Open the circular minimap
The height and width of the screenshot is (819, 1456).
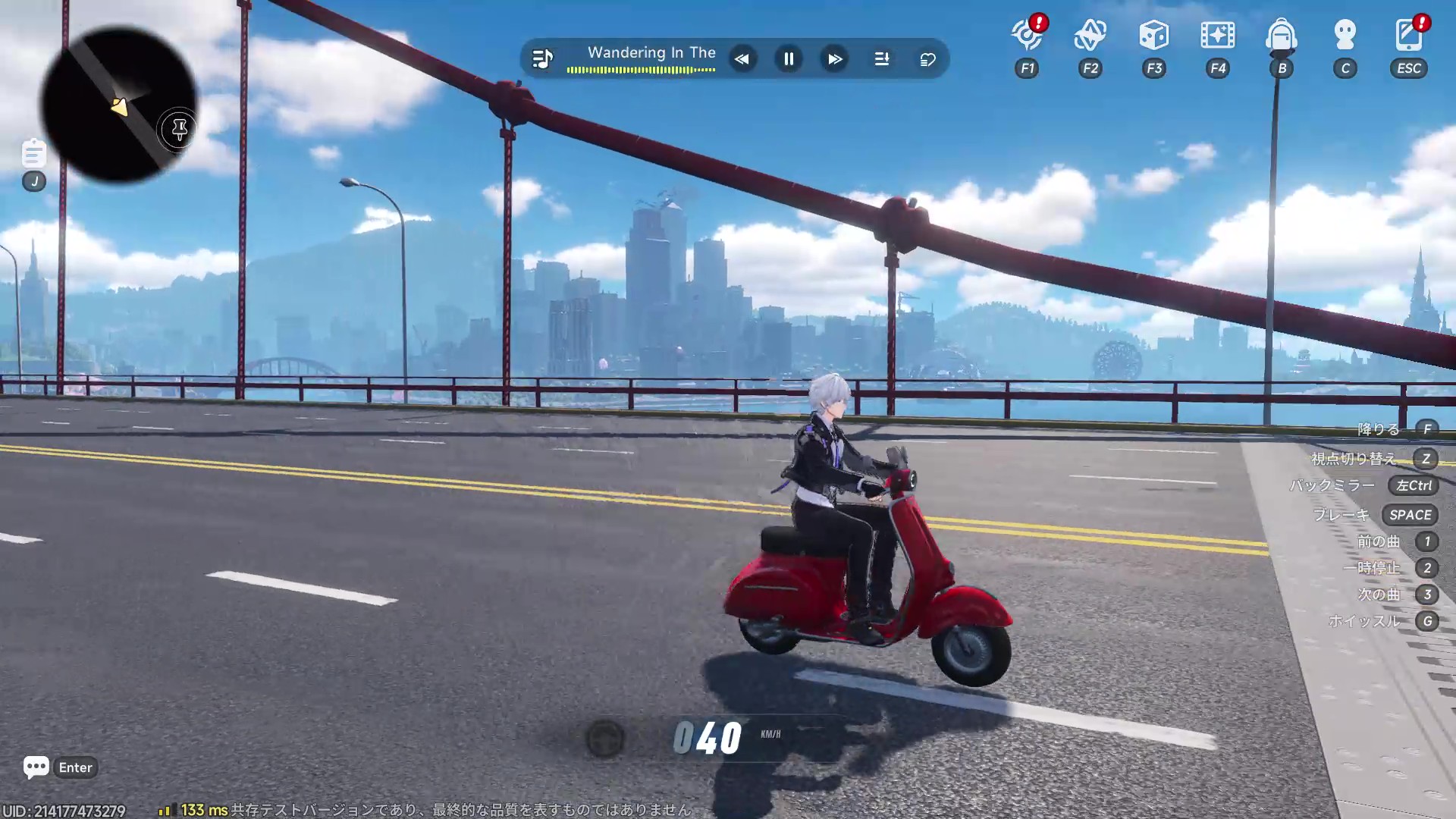(x=118, y=105)
